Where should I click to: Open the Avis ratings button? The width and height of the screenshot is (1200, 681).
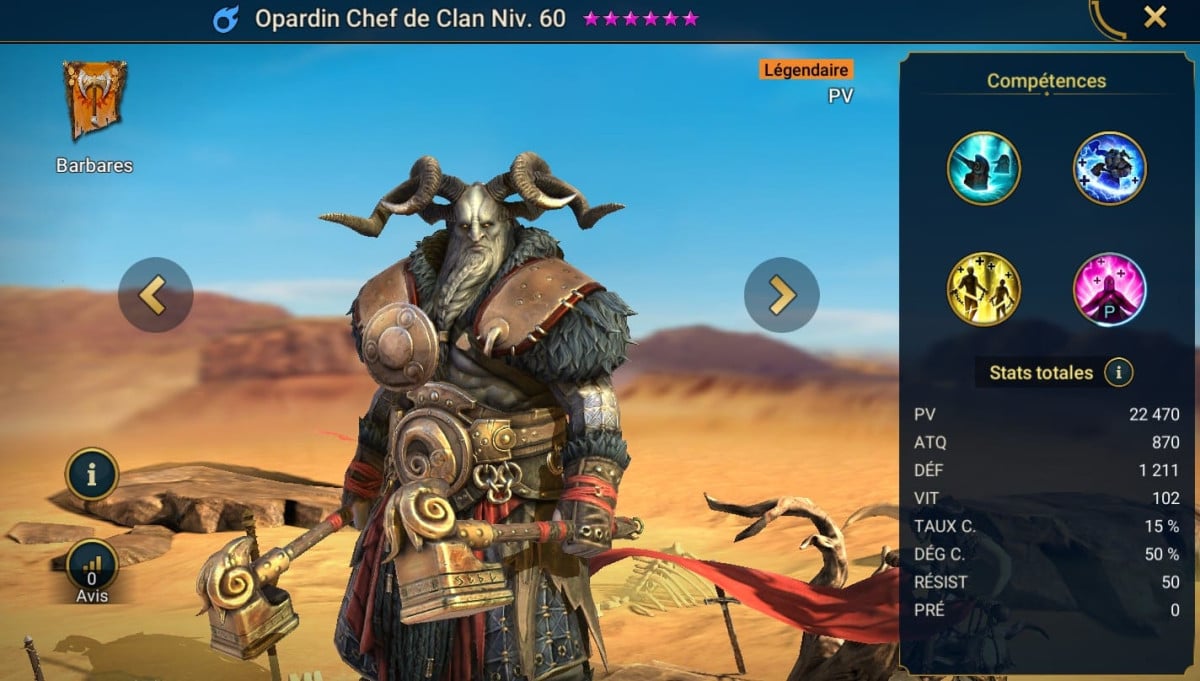(92, 567)
